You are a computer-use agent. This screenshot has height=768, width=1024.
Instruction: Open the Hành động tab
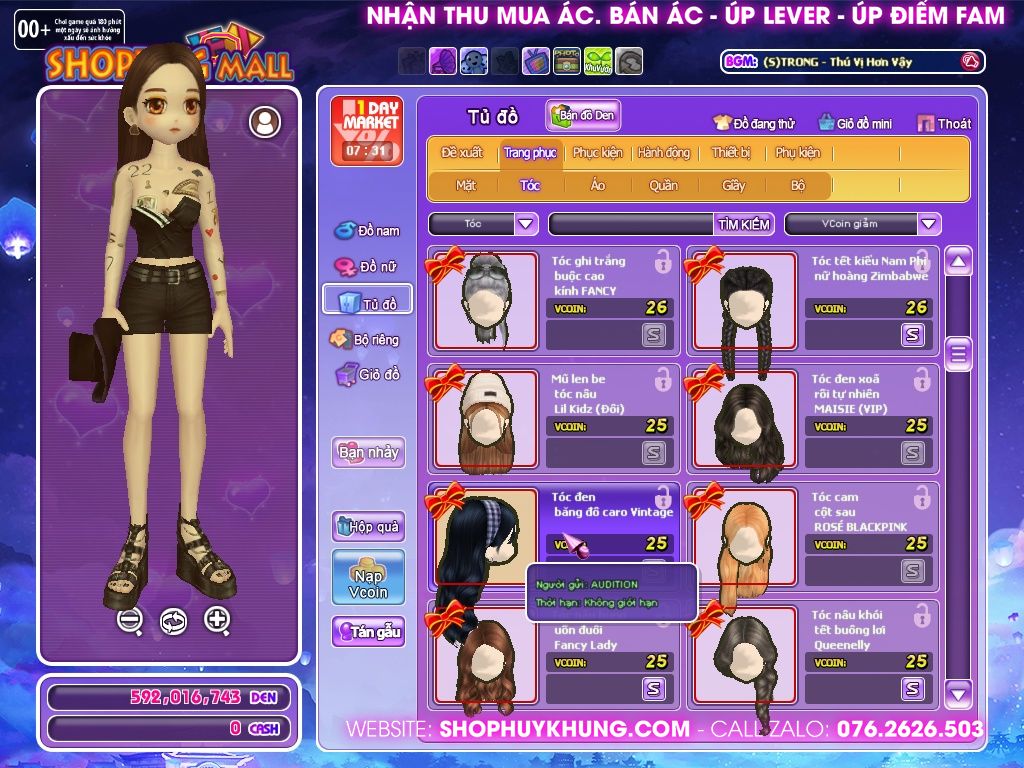664,153
